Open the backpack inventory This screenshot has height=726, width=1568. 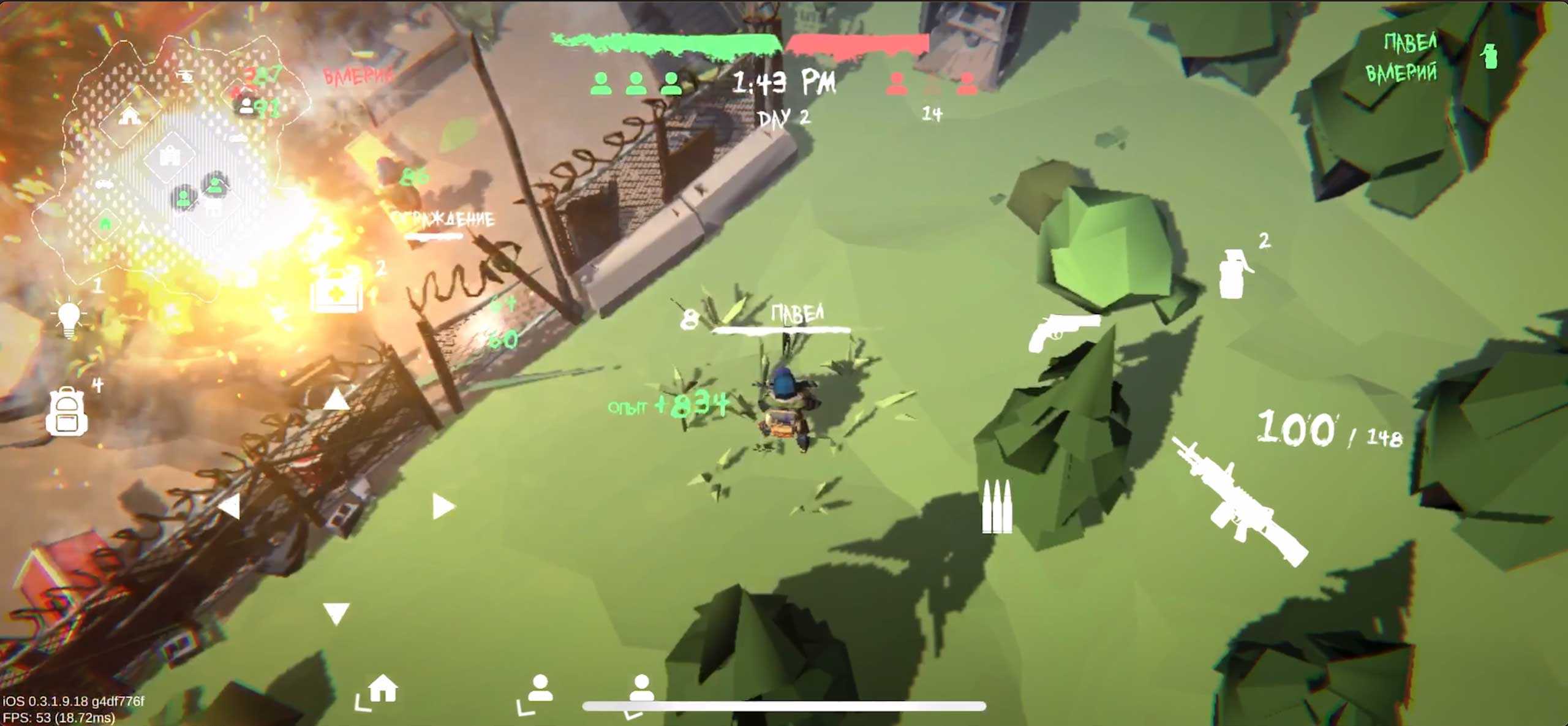(67, 411)
